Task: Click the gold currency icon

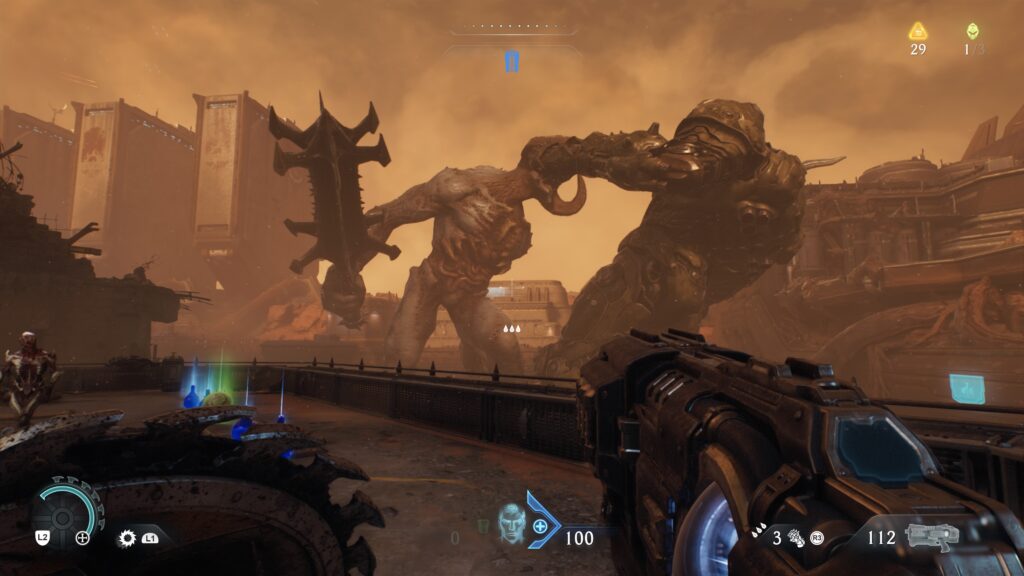Action: point(918,31)
